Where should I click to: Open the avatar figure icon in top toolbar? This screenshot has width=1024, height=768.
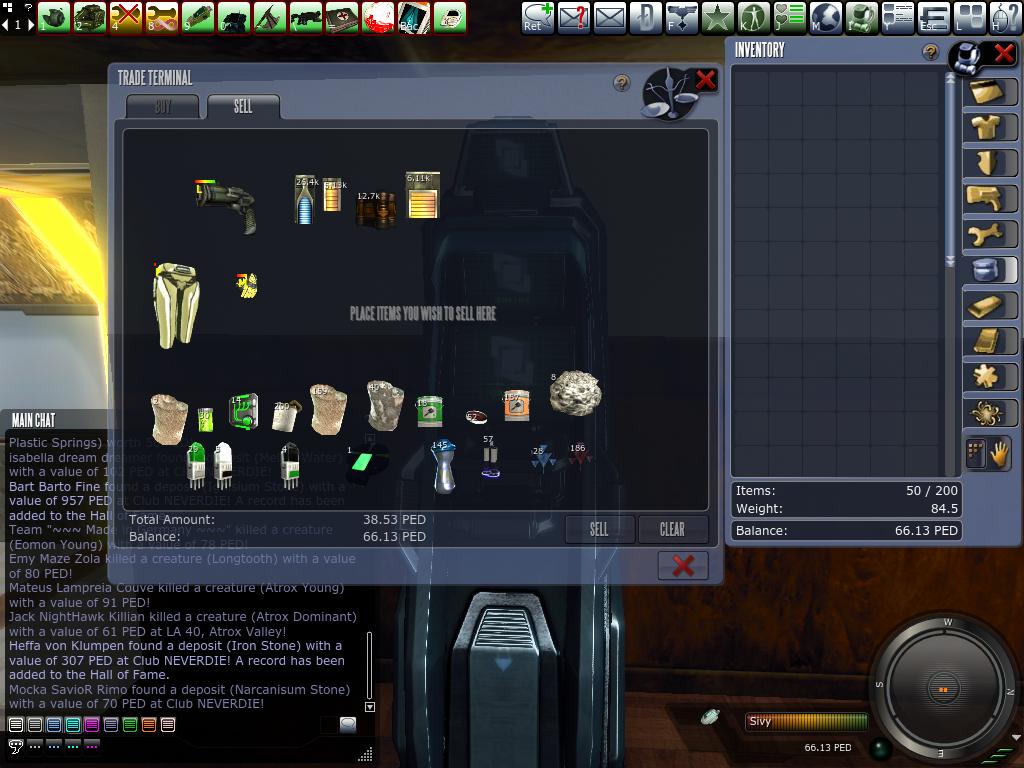(x=753, y=17)
